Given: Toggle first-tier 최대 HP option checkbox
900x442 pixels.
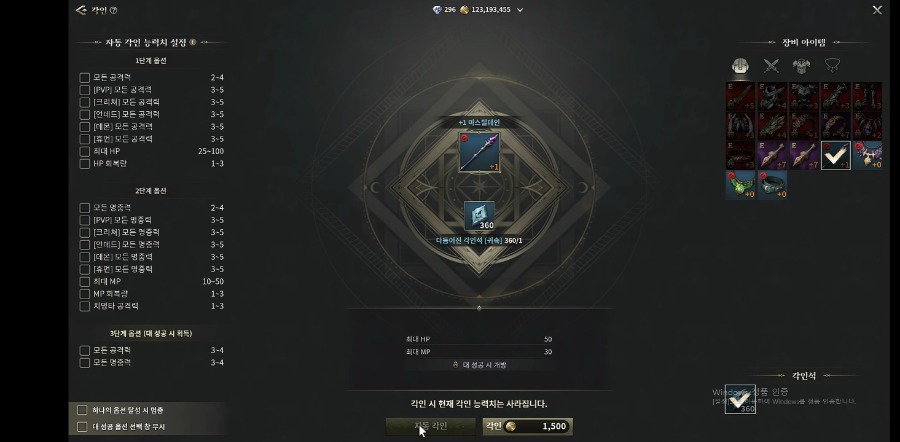Looking at the screenshot, I should coord(85,151).
